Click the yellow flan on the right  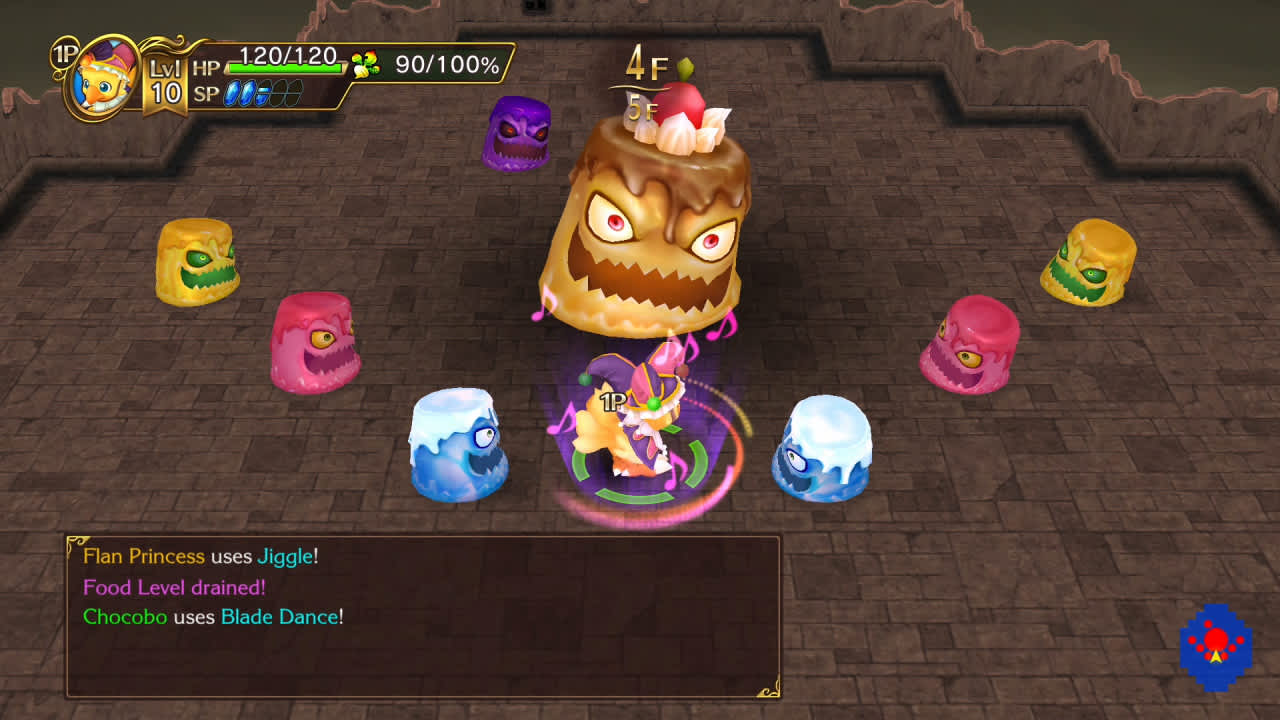(x=1090, y=260)
